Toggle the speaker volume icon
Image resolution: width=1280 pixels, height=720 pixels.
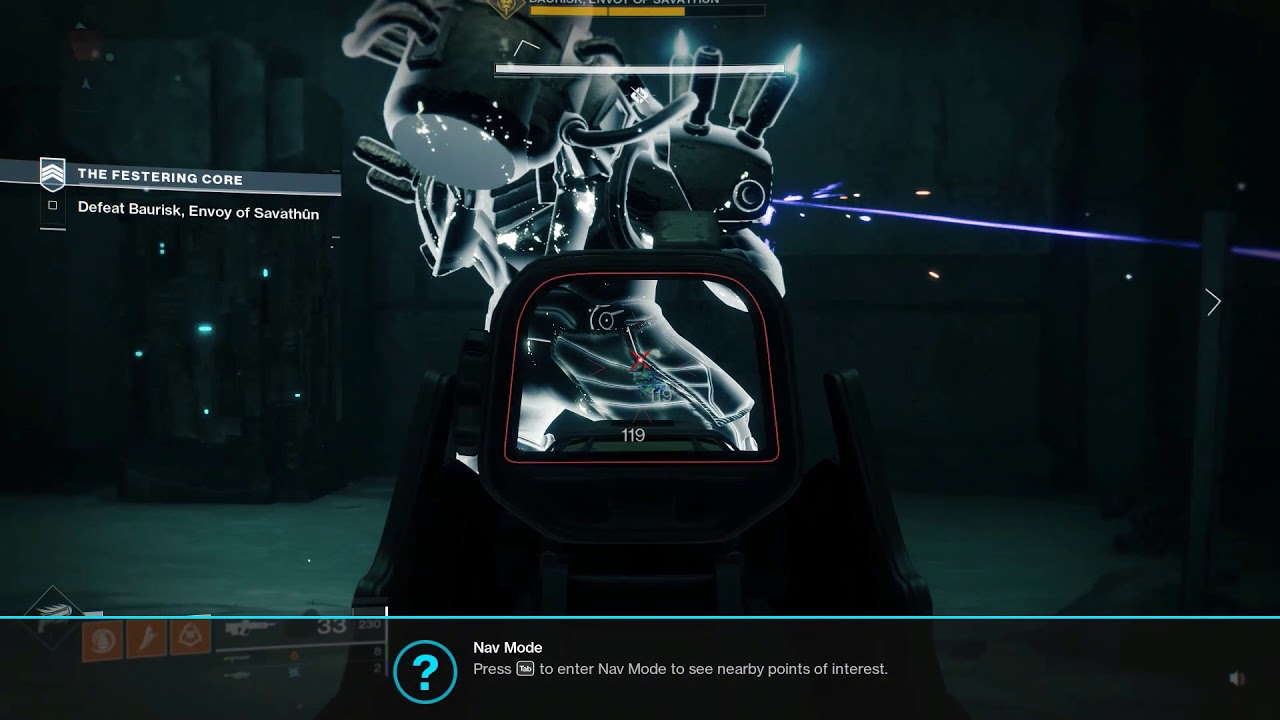(1237, 678)
